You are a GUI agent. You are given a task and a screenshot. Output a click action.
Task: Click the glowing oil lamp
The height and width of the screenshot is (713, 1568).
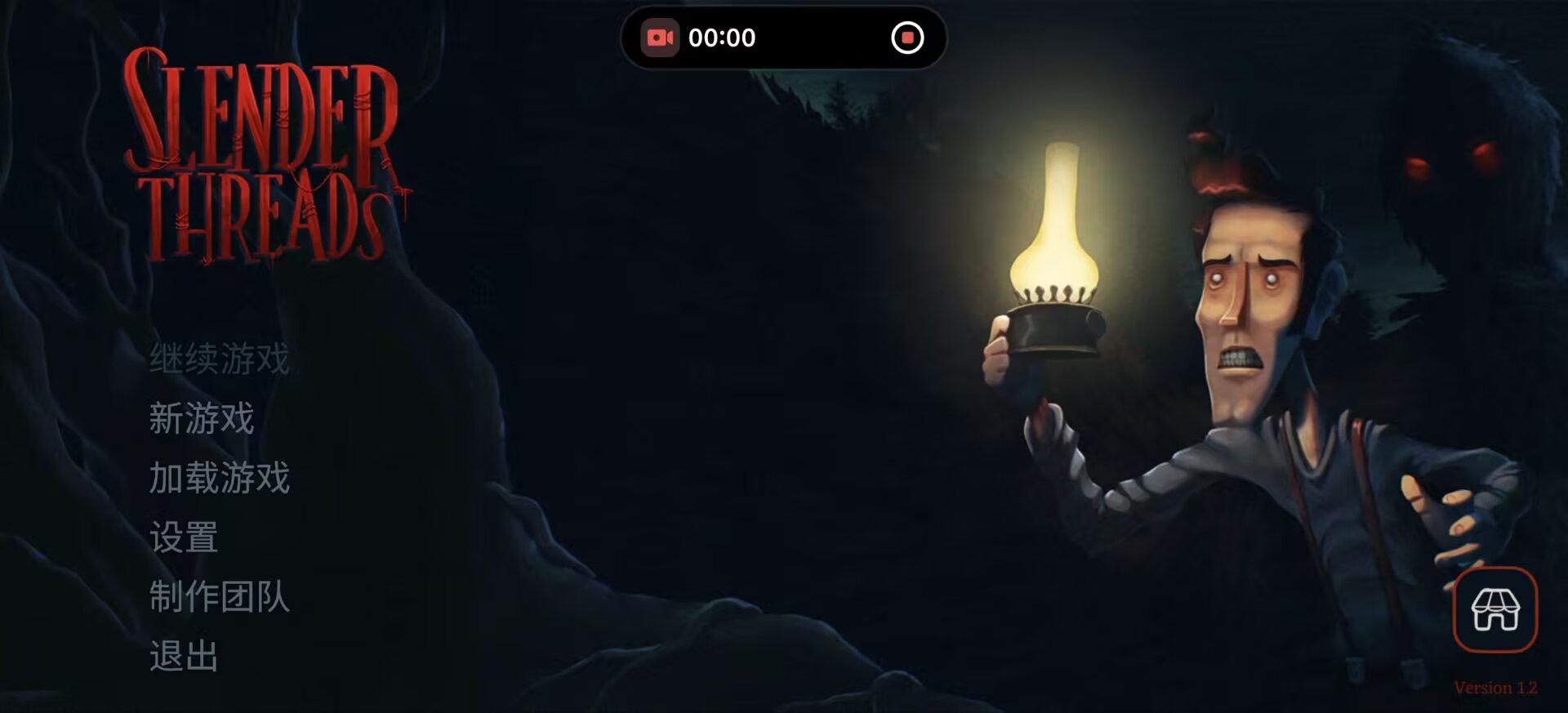point(1057,245)
